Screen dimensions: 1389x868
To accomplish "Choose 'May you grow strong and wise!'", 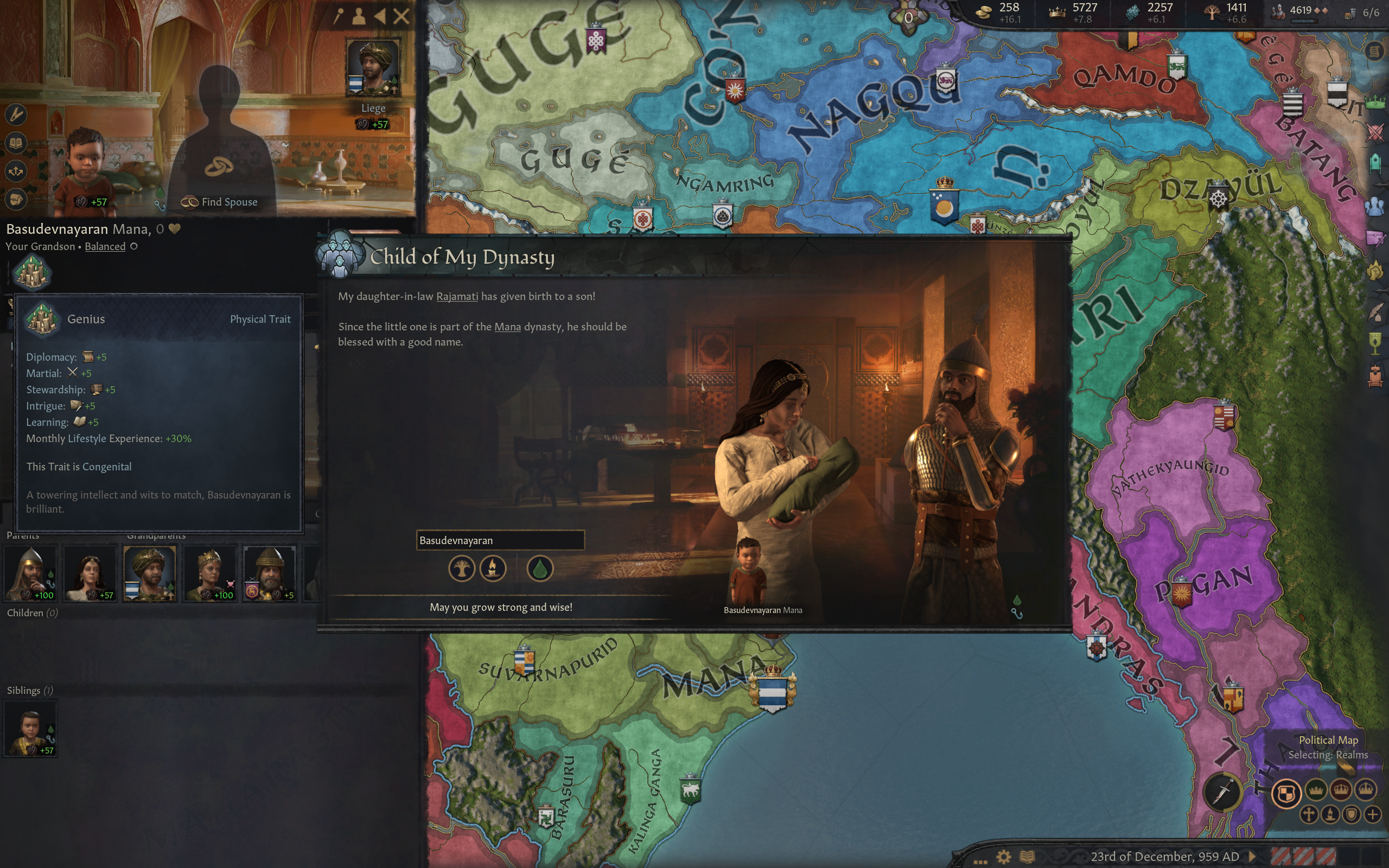I will [500, 607].
